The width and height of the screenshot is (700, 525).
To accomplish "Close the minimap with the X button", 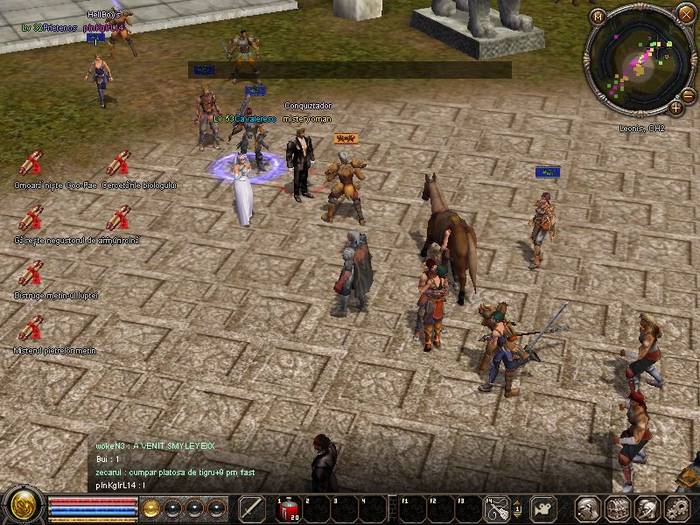I will (685, 12).
